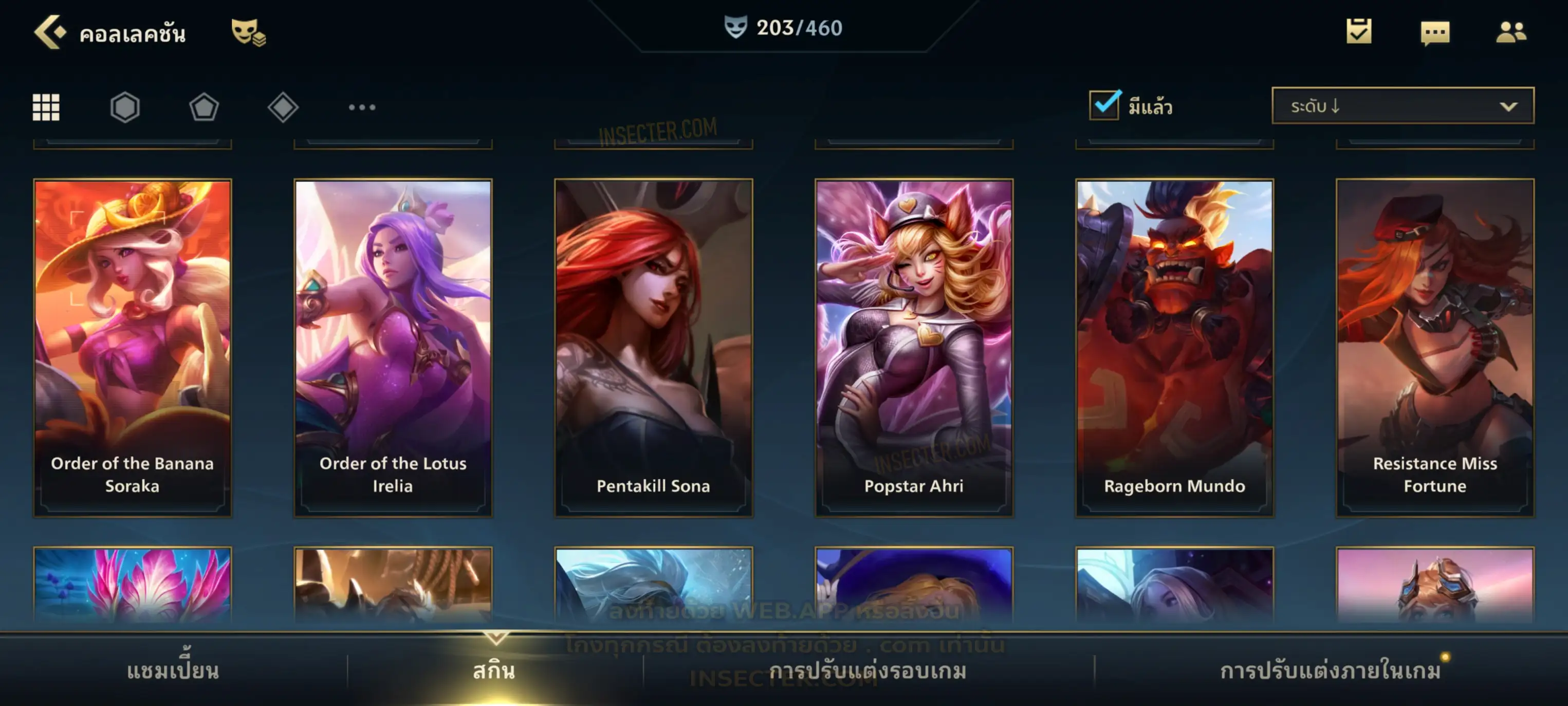Go back from the collection screen
1568x706 pixels.
(49, 32)
